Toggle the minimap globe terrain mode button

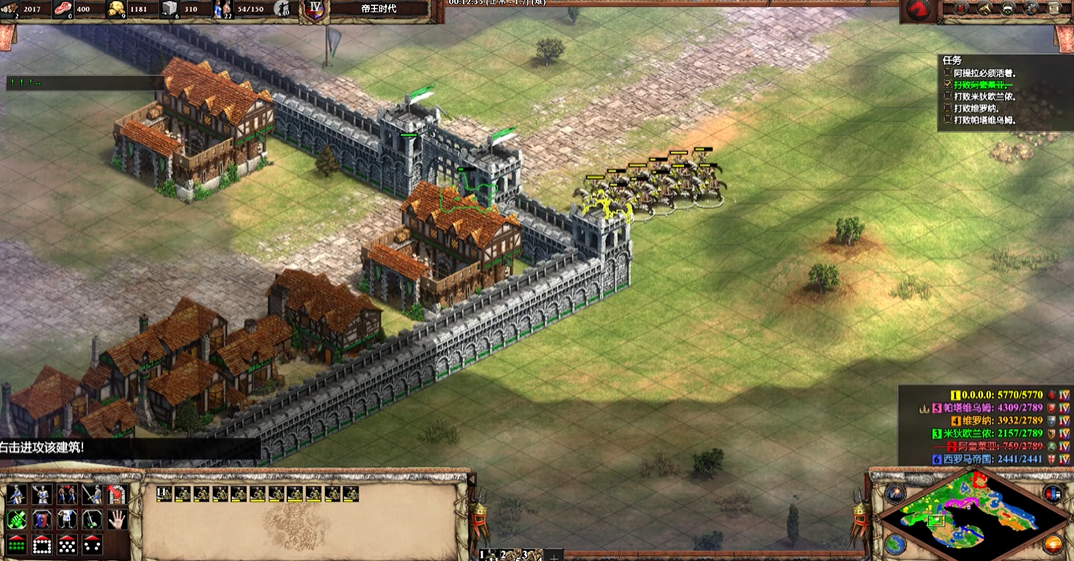click(x=895, y=543)
